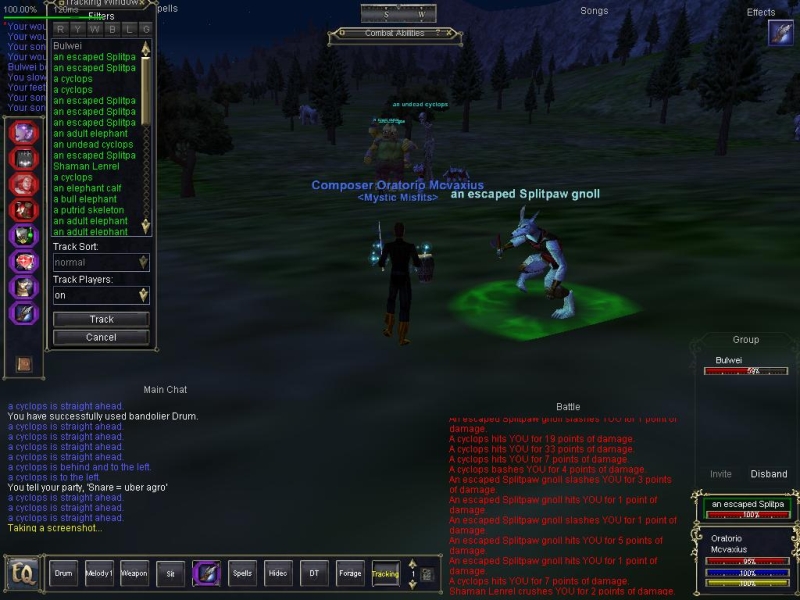The height and width of the screenshot is (600, 800).
Task: Select 'a putrid skeleton' in the tracking list
Action: coord(88,210)
